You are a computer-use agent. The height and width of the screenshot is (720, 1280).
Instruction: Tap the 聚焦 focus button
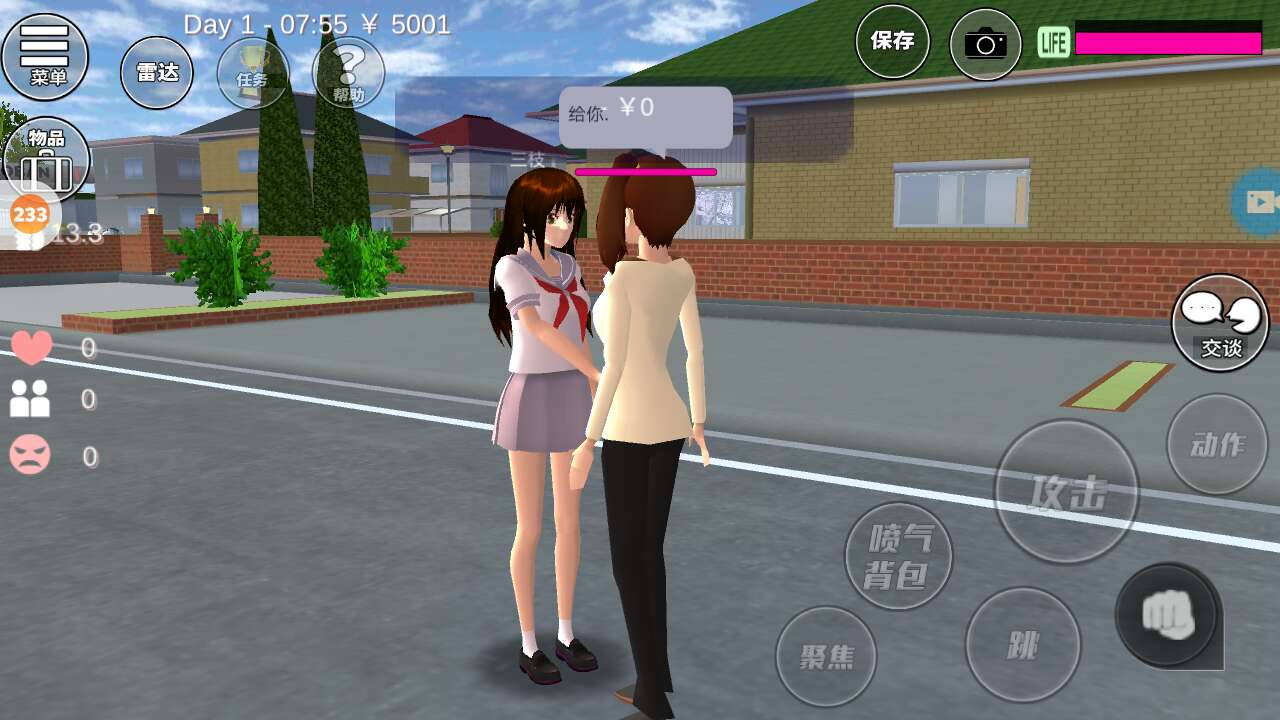[x=826, y=656]
